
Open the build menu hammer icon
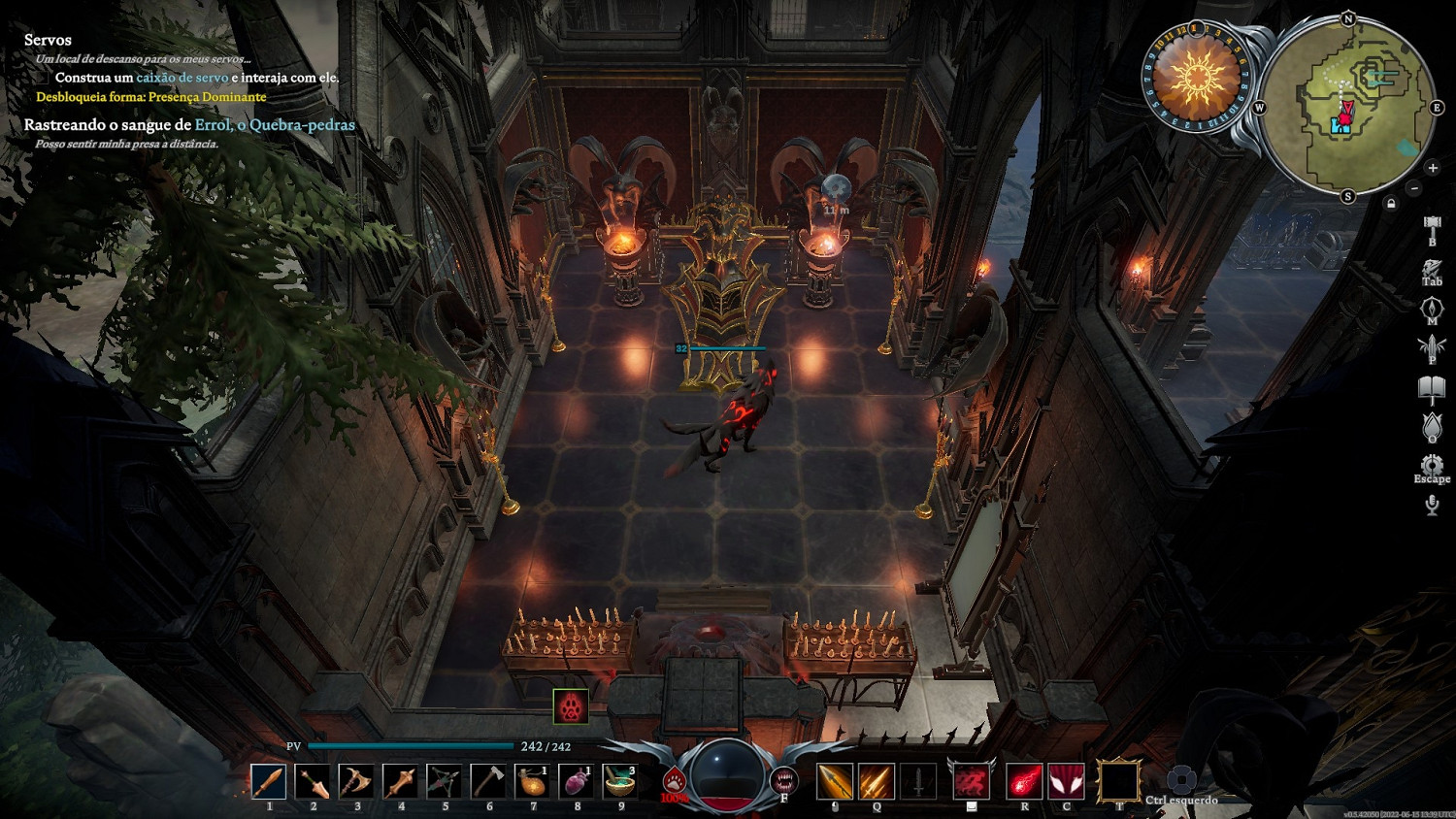click(1432, 229)
